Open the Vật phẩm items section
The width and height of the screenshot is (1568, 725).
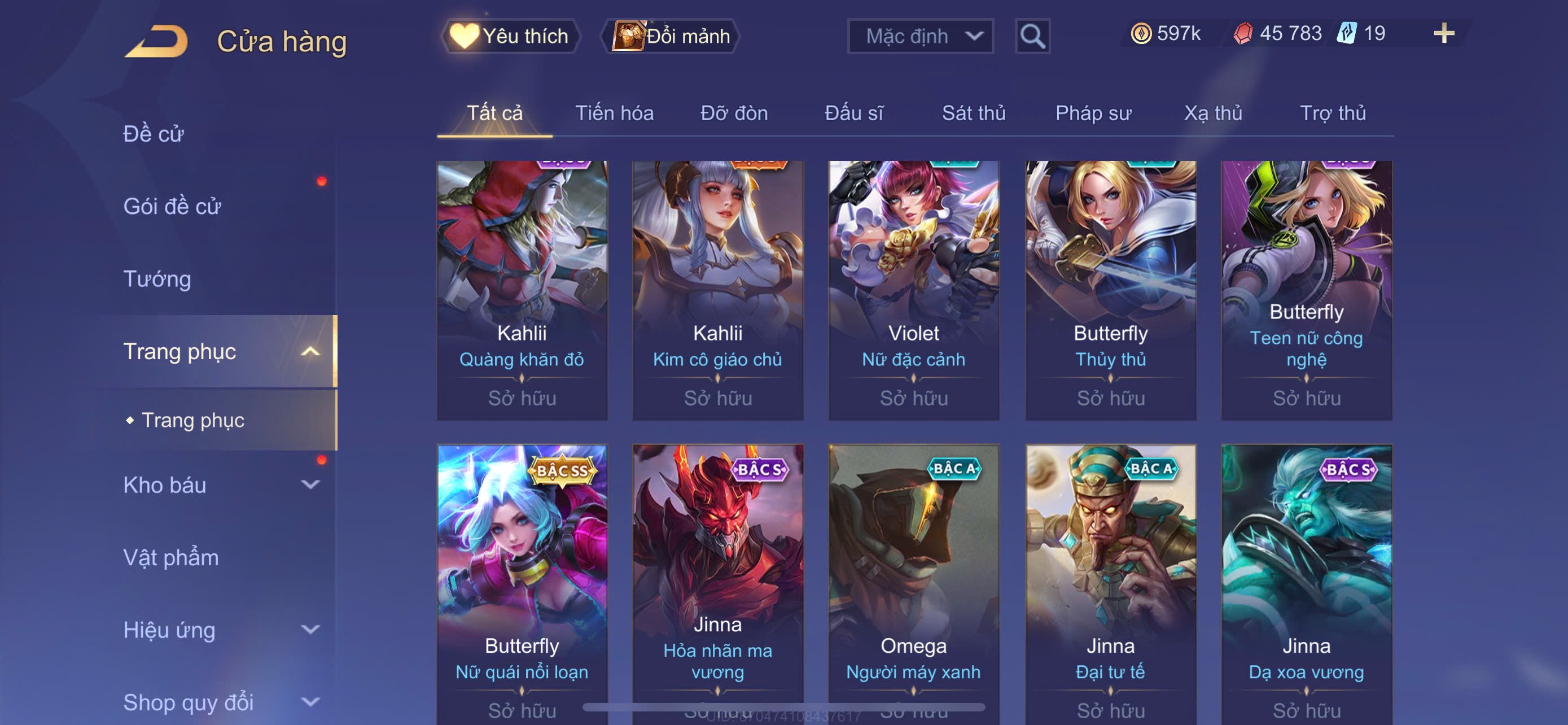click(171, 558)
